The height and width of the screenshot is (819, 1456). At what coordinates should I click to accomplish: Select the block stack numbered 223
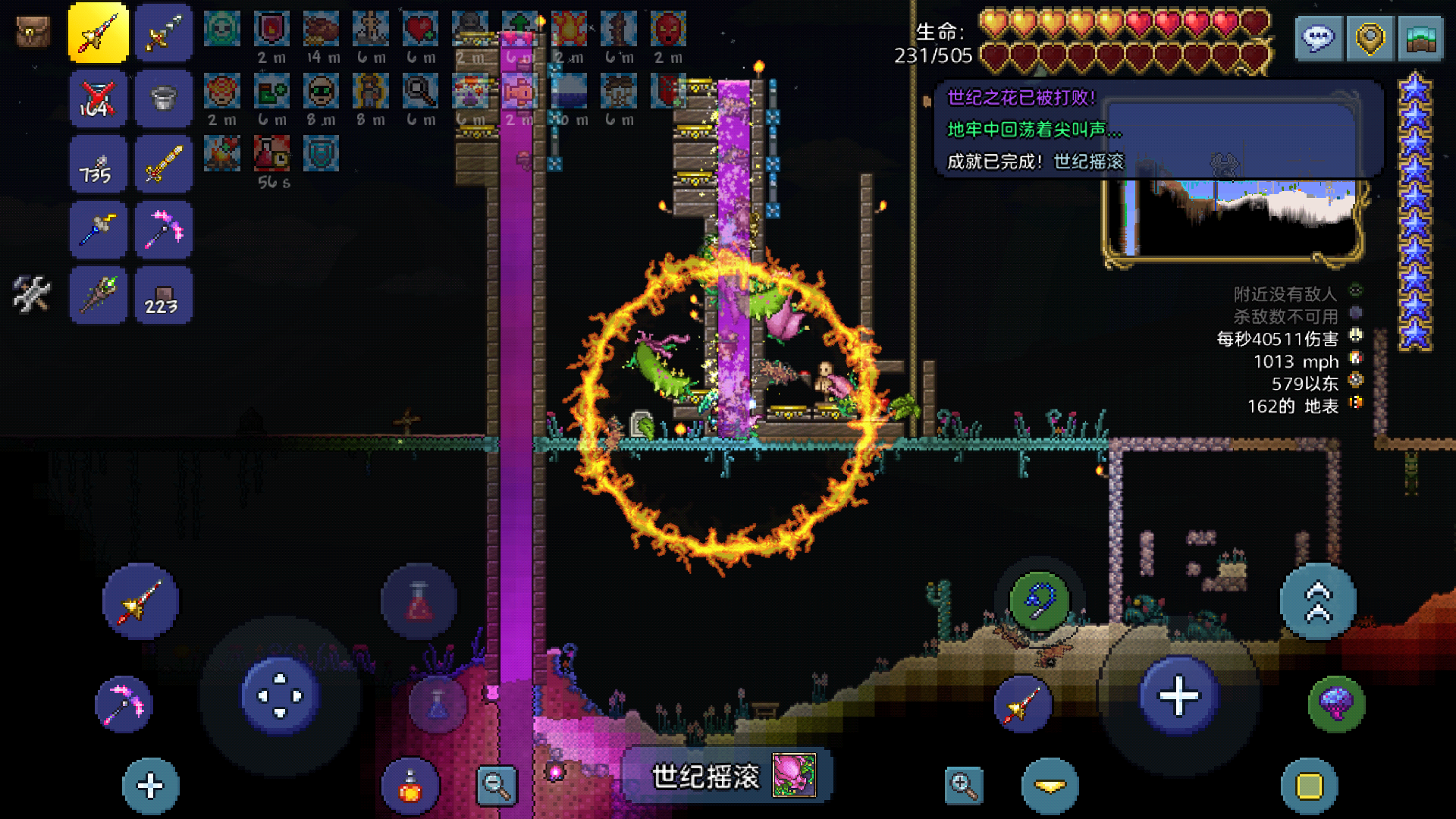(163, 296)
